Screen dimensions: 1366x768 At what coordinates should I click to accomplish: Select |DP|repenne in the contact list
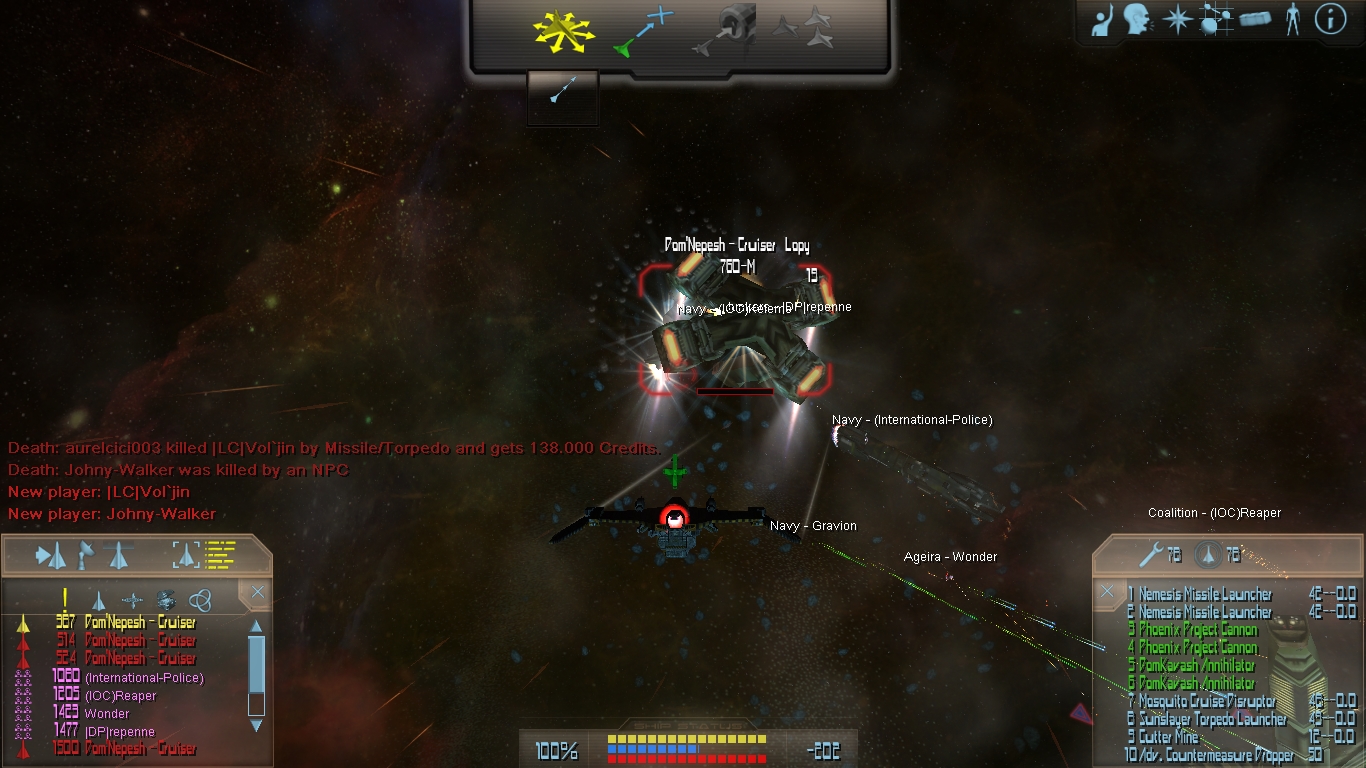(120, 732)
